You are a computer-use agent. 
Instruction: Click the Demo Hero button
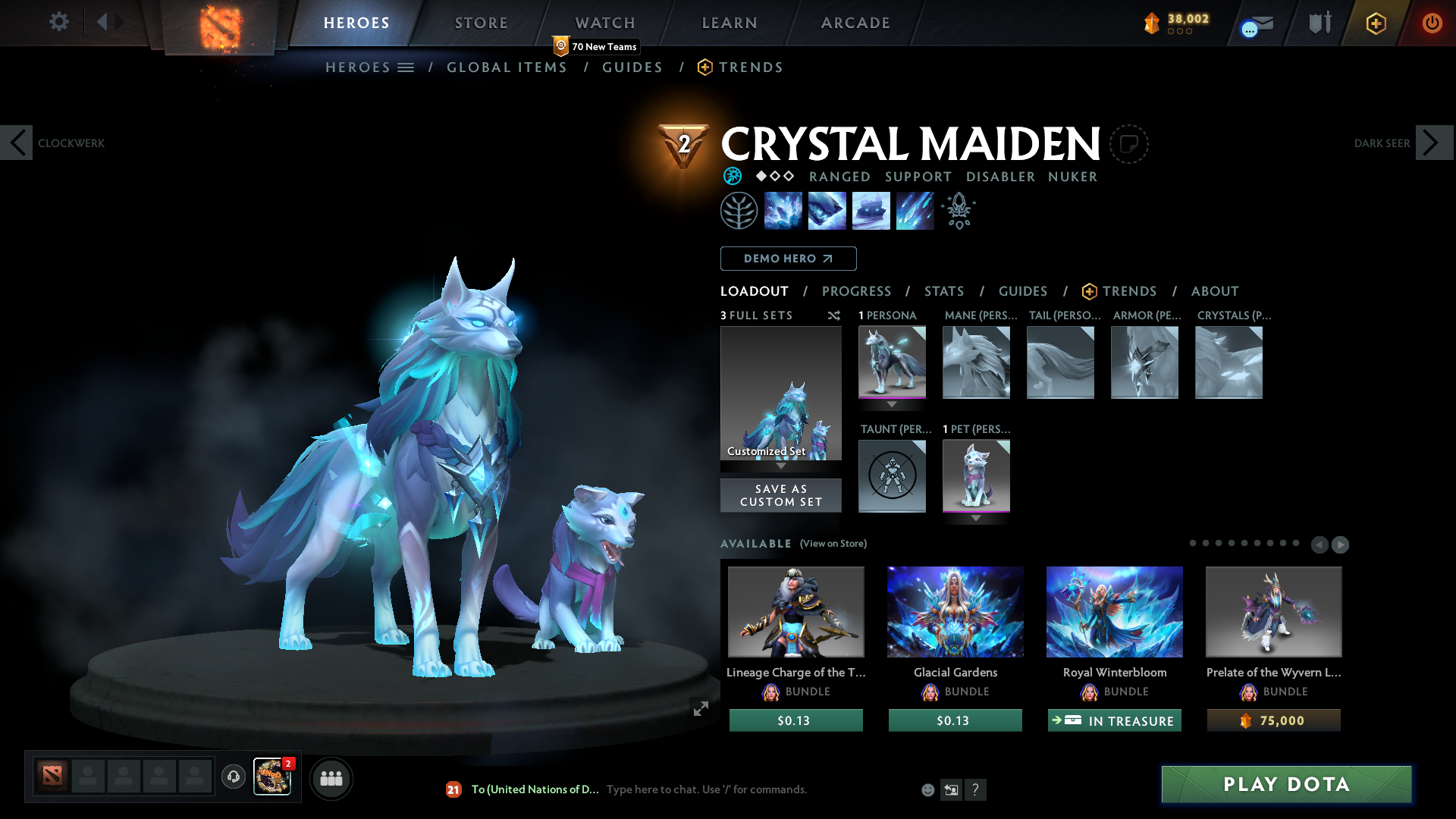(787, 259)
